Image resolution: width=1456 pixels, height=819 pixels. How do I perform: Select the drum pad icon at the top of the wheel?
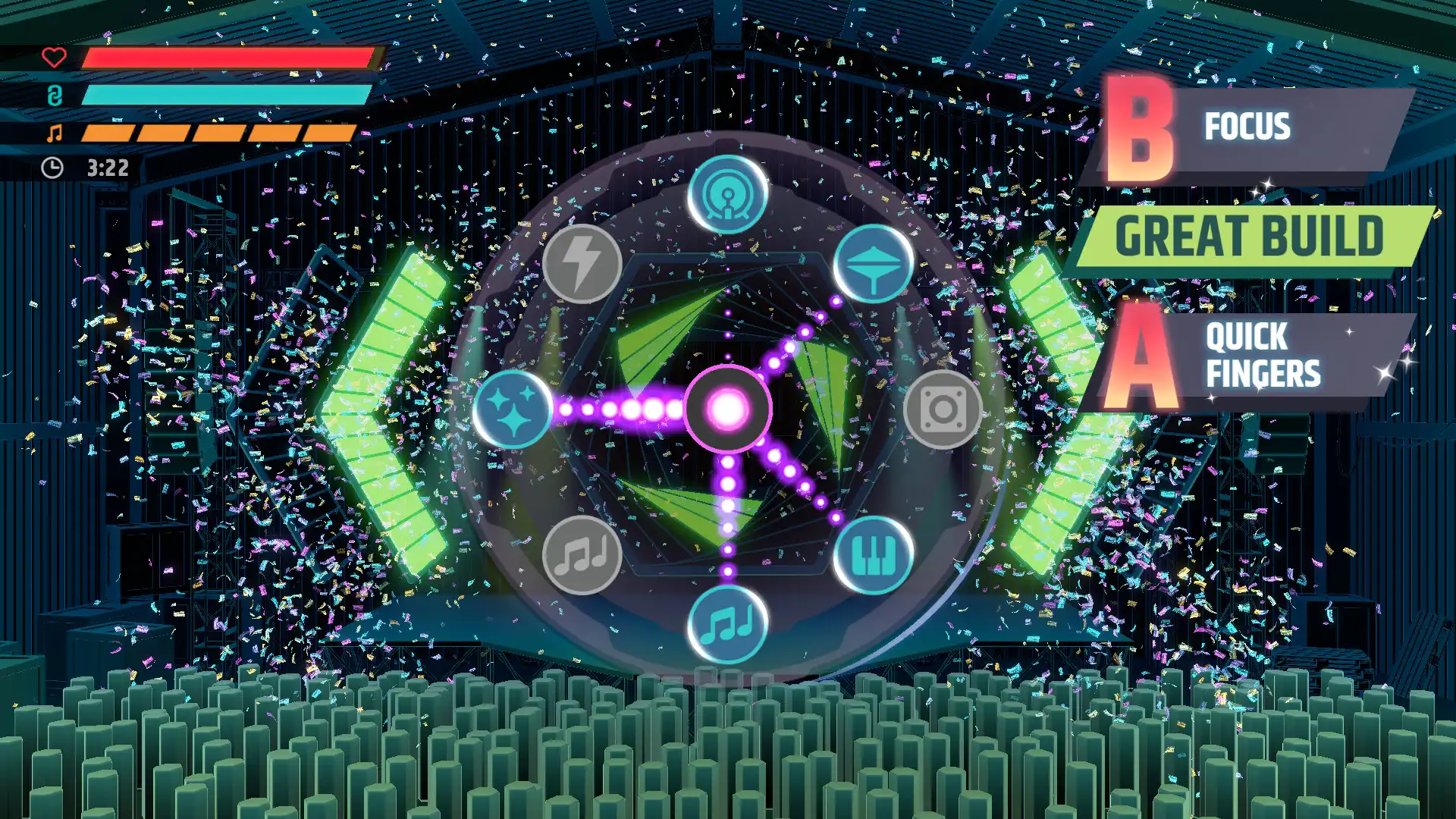coord(728,196)
